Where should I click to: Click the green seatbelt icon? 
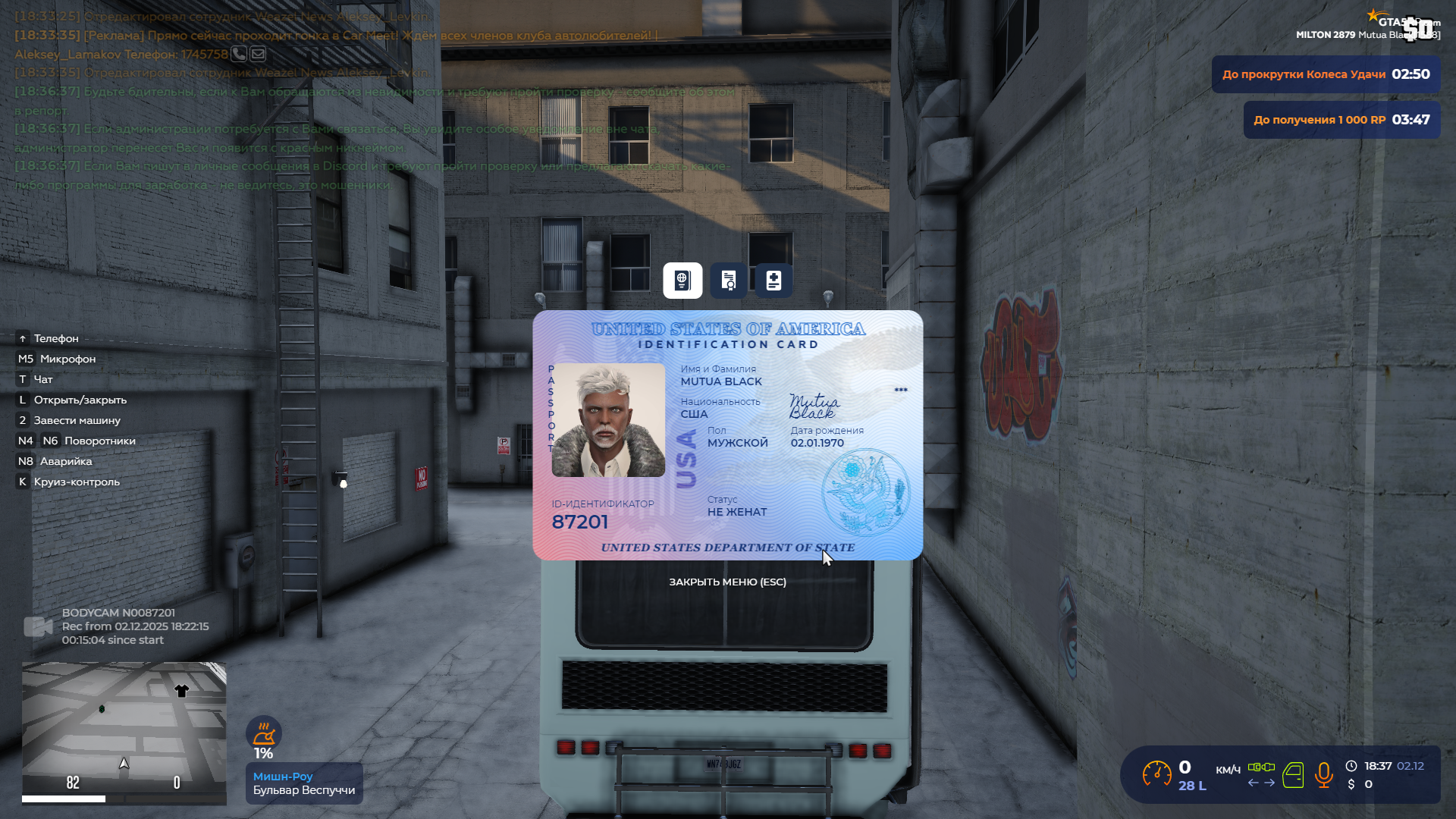[x=1261, y=767]
